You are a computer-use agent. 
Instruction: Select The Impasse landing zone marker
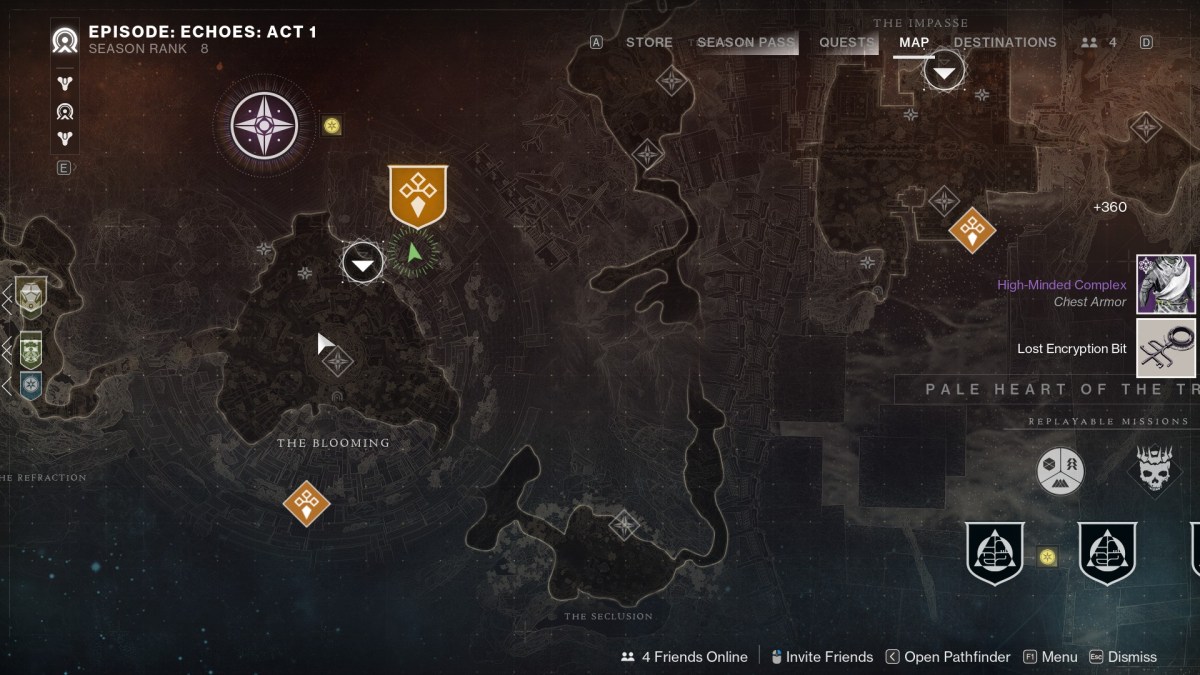[944, 71]
